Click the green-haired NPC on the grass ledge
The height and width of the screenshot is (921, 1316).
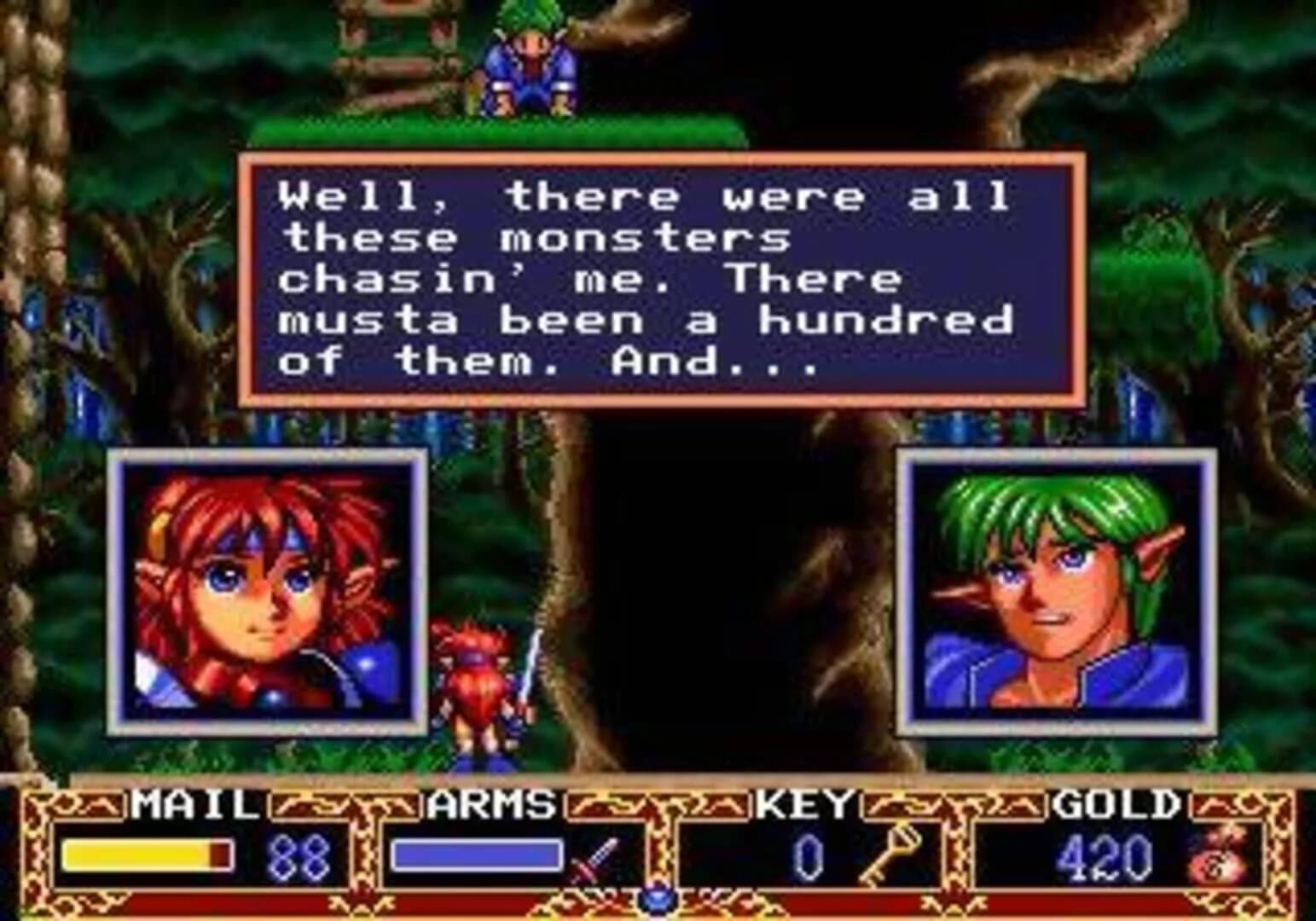click(x=529, y=60)
